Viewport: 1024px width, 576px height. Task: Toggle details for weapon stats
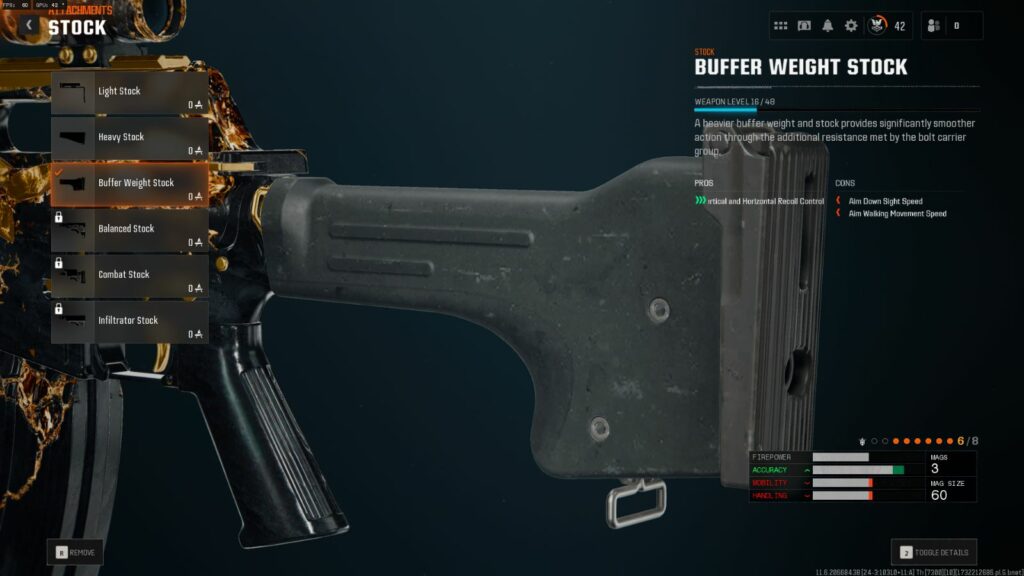(934, 552)
